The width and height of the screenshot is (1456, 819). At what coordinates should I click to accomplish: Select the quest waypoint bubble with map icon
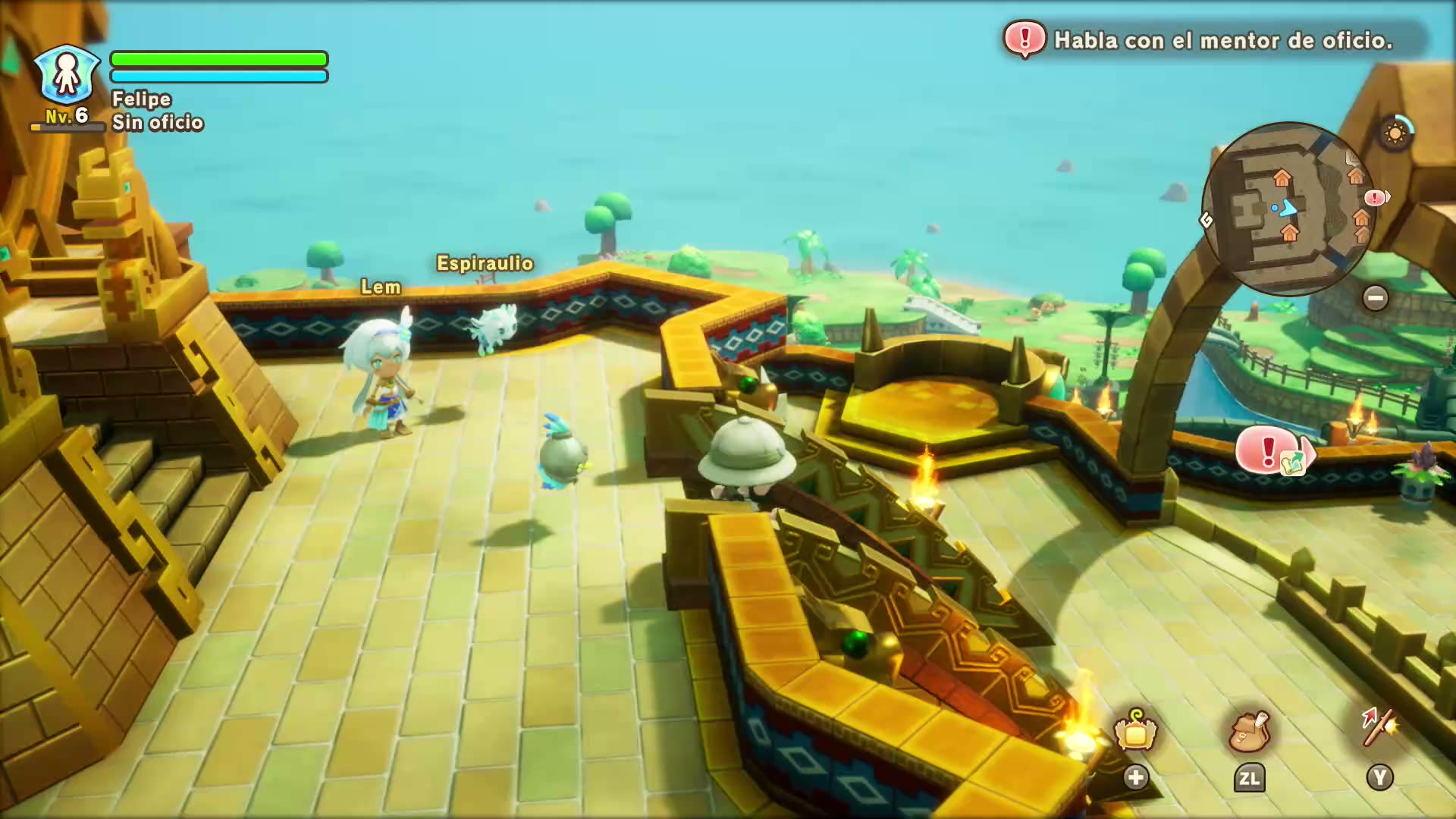(1274, 451)
